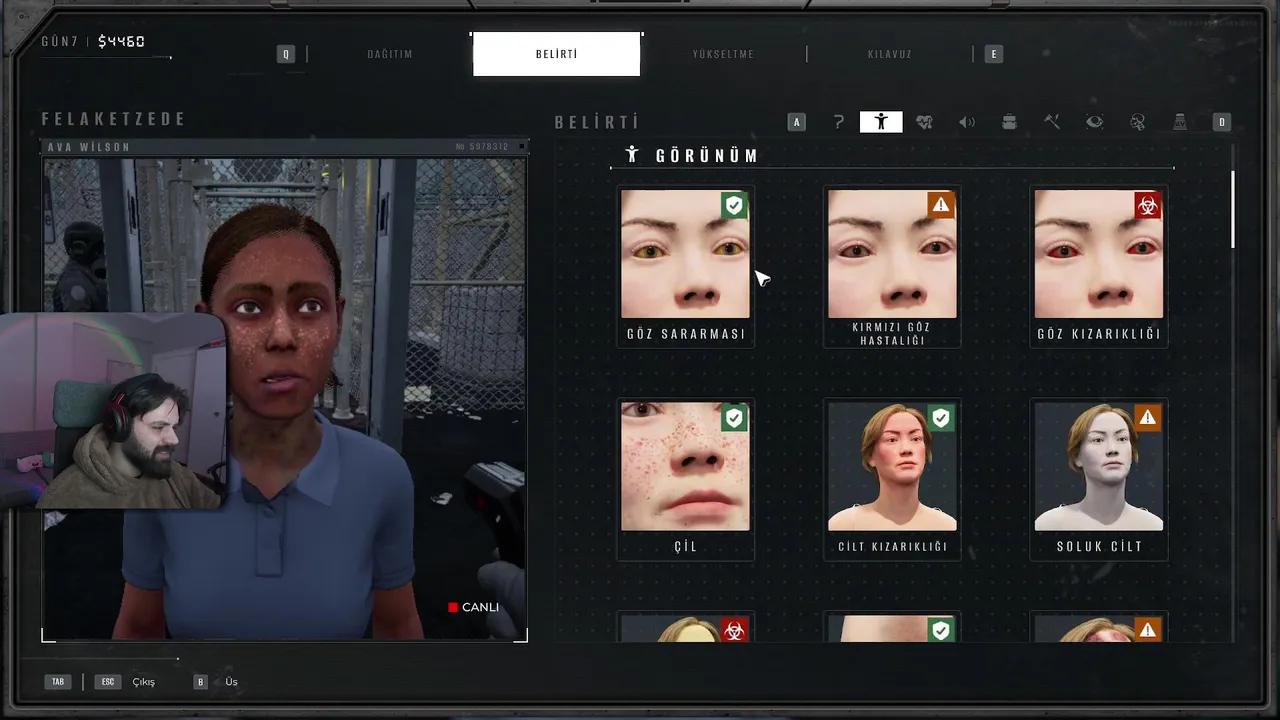This screenshot has width=1280, height=720.
Task: Select the speaker audio symptom category
Action: click(967, 122)
